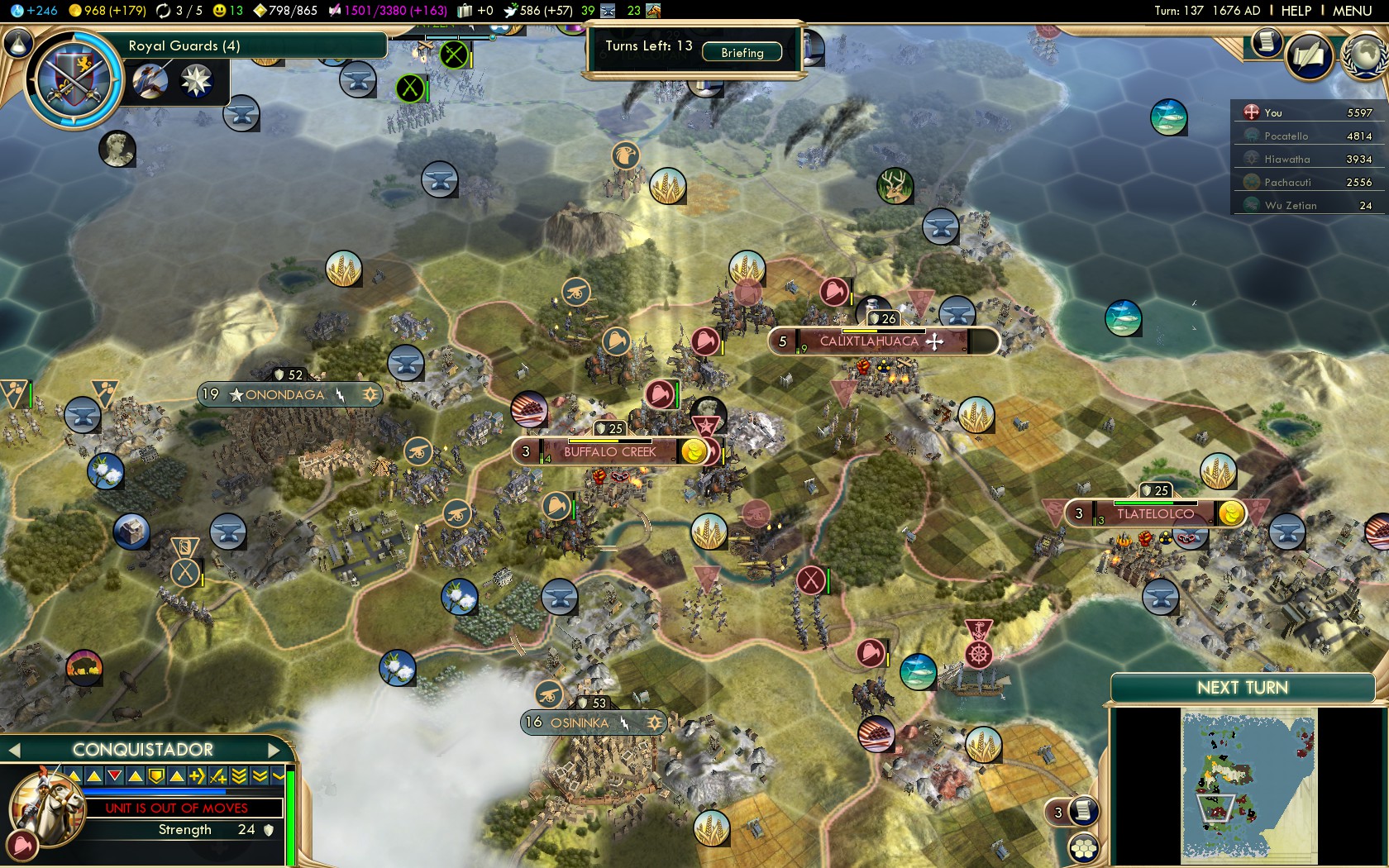The image size is (1389, 868).
Task: Select Hiawatha in the score list
Action: click(x=1286, y=160)
